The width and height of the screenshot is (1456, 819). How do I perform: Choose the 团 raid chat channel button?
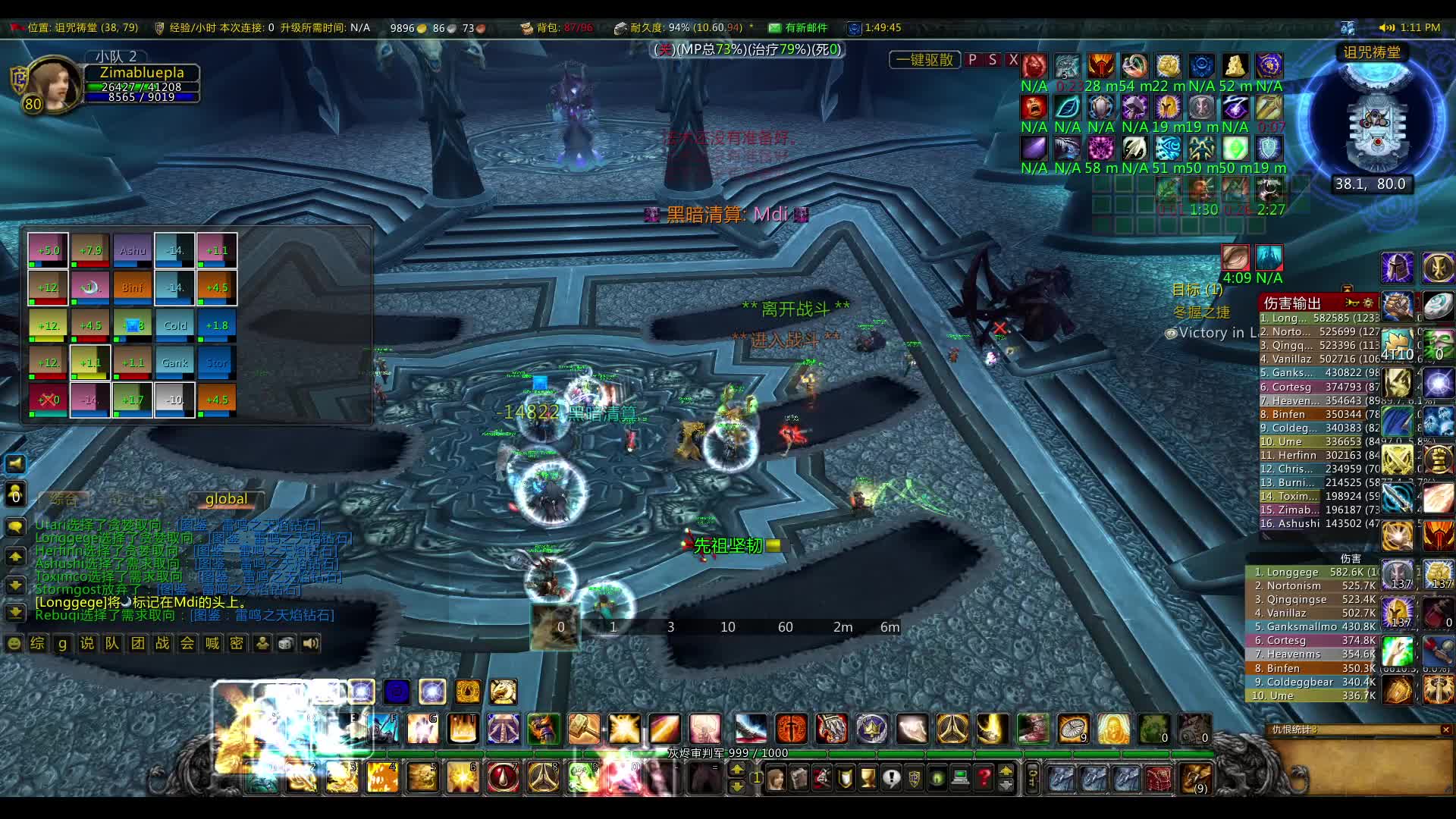pos(137,644)
